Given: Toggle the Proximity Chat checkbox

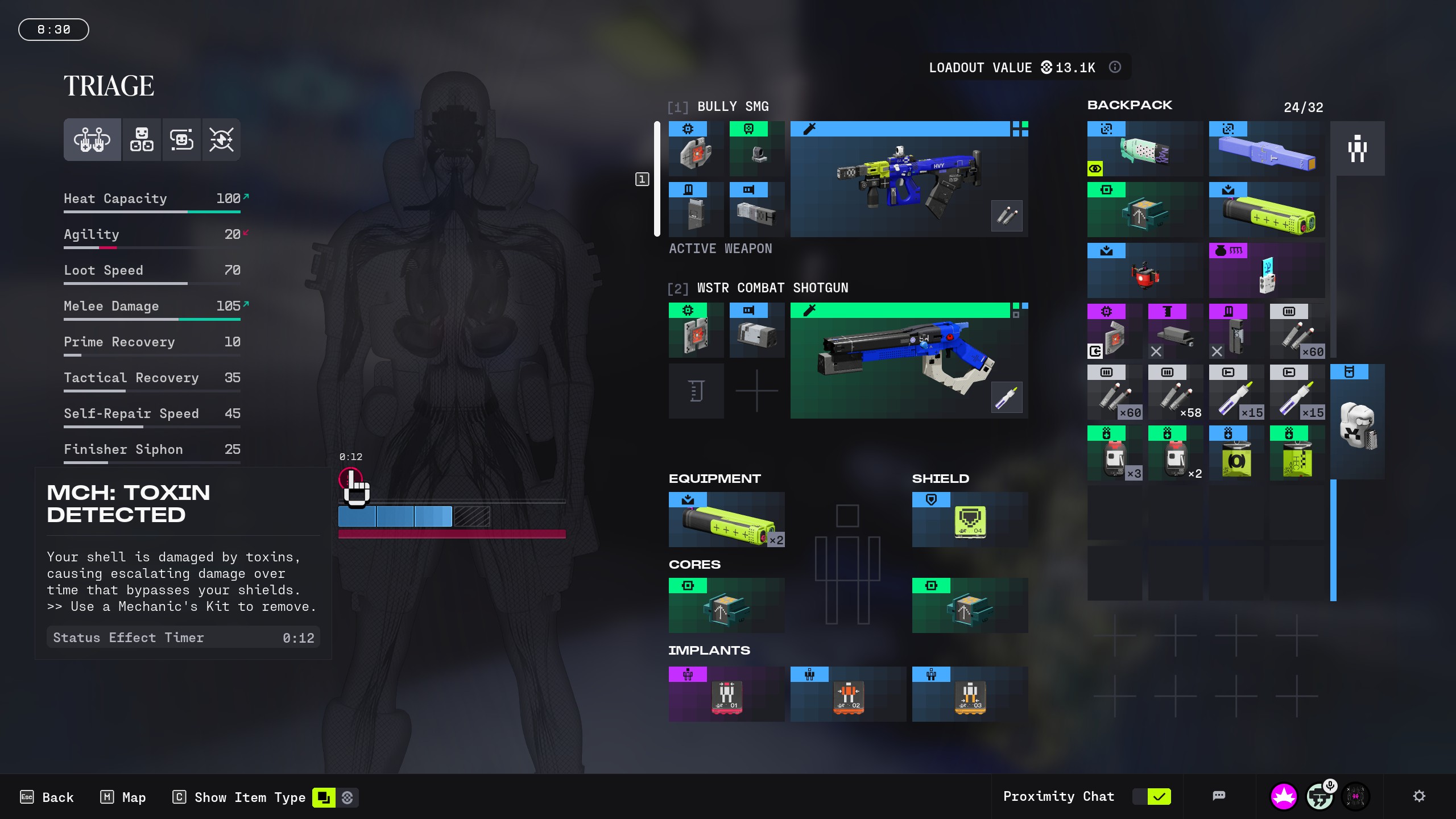Looking at the screenshot, I should tap(1159, 796).
